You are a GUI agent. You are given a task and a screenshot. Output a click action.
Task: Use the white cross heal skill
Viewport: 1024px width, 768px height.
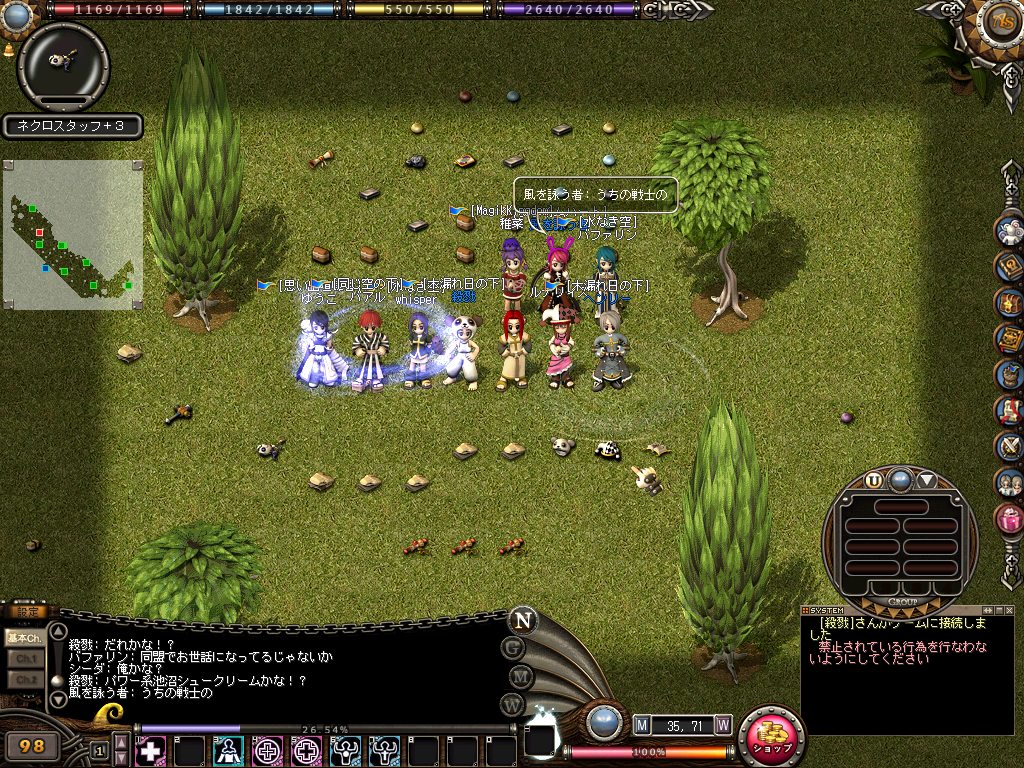[x=150, y=750]
